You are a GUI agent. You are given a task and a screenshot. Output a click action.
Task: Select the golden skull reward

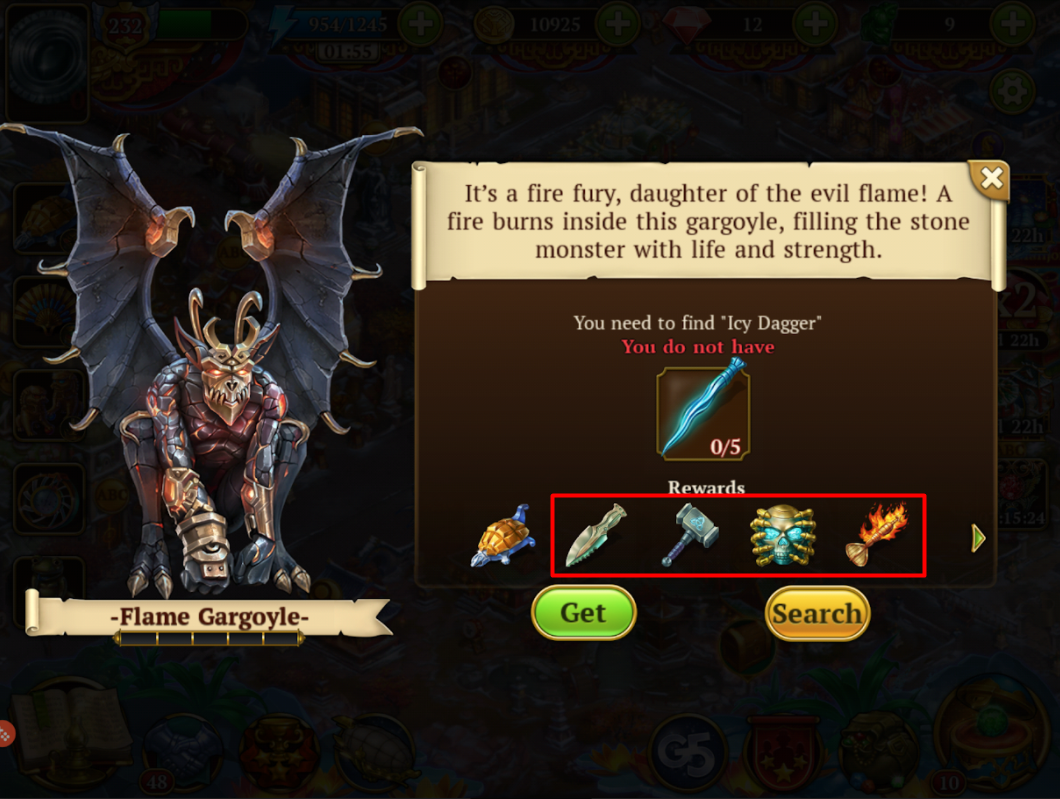(782, 537)
